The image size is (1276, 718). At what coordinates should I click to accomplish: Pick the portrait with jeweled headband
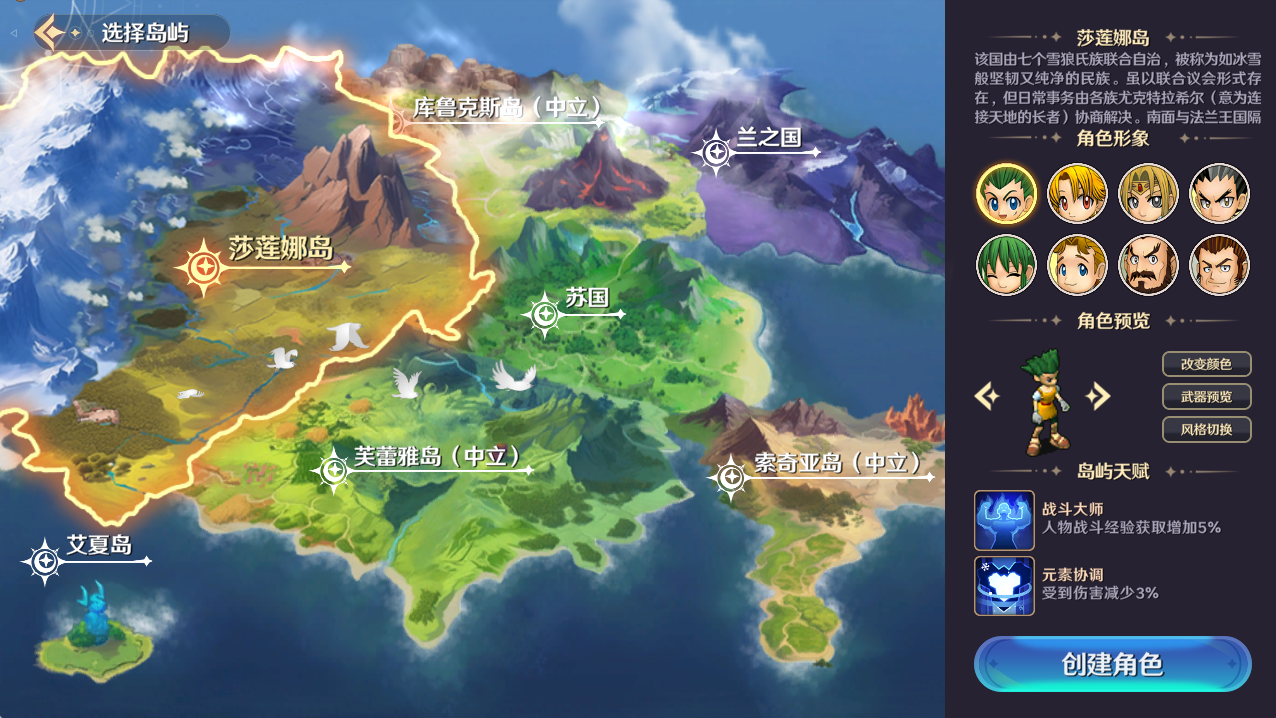[1148, 193]
